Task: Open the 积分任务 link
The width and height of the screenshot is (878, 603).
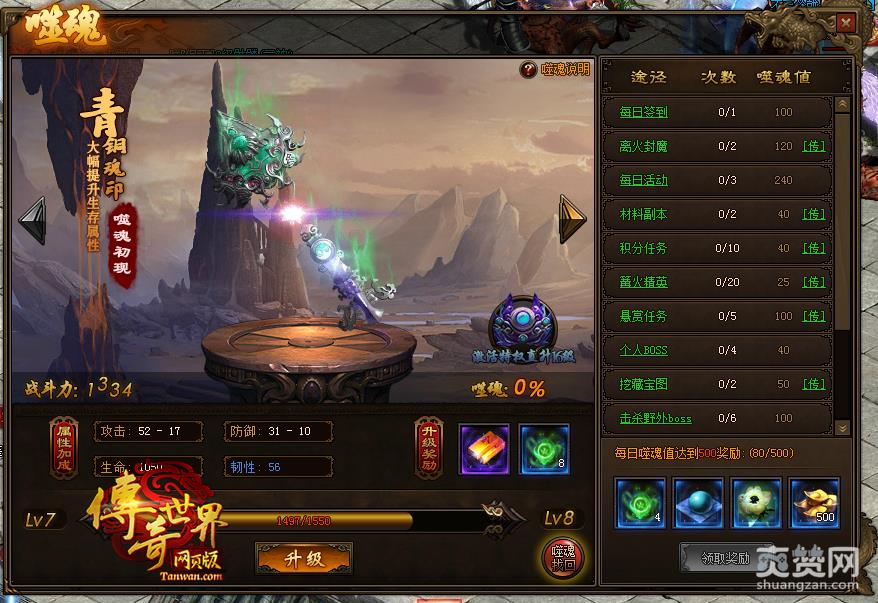Action: tap(643, 248)
